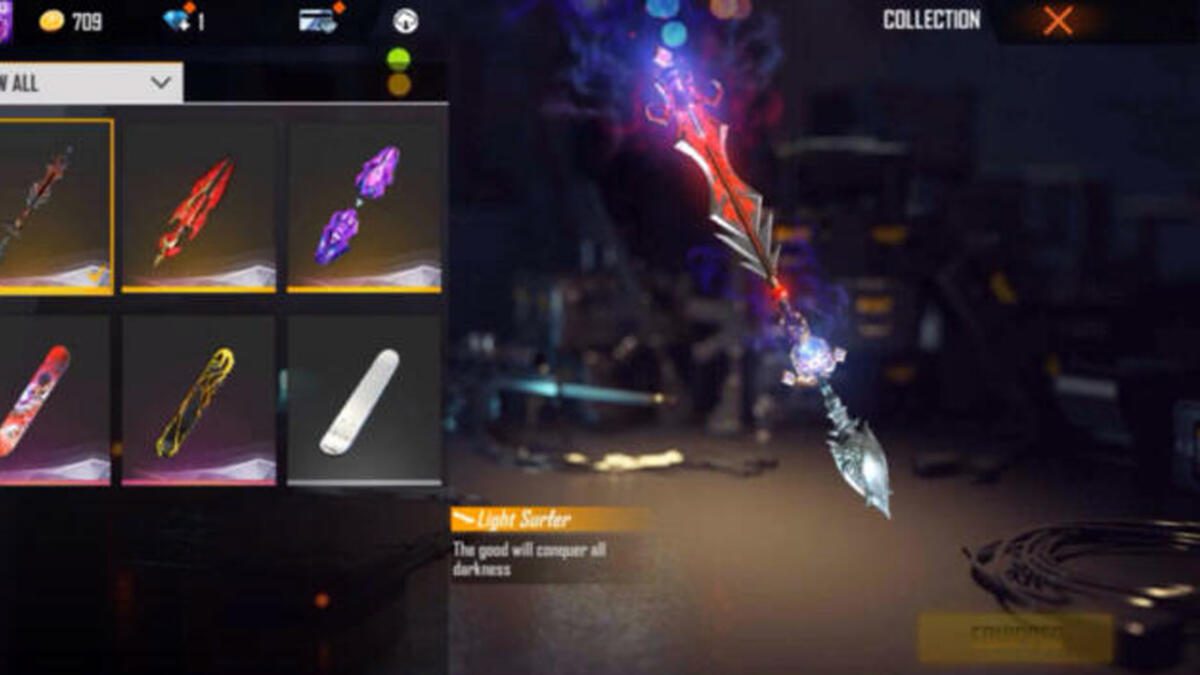Click the yellow equip button

point(1014,637)
